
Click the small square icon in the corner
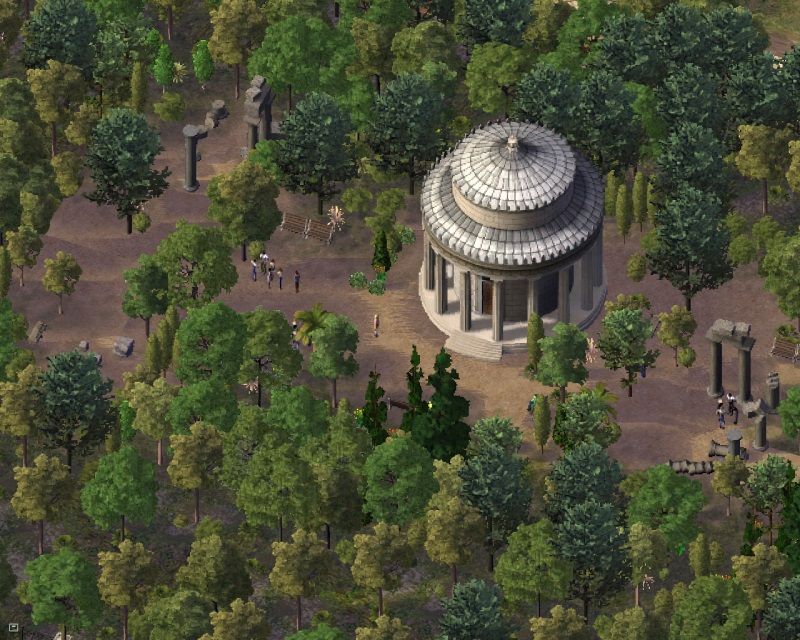click(x=13, y=629)
